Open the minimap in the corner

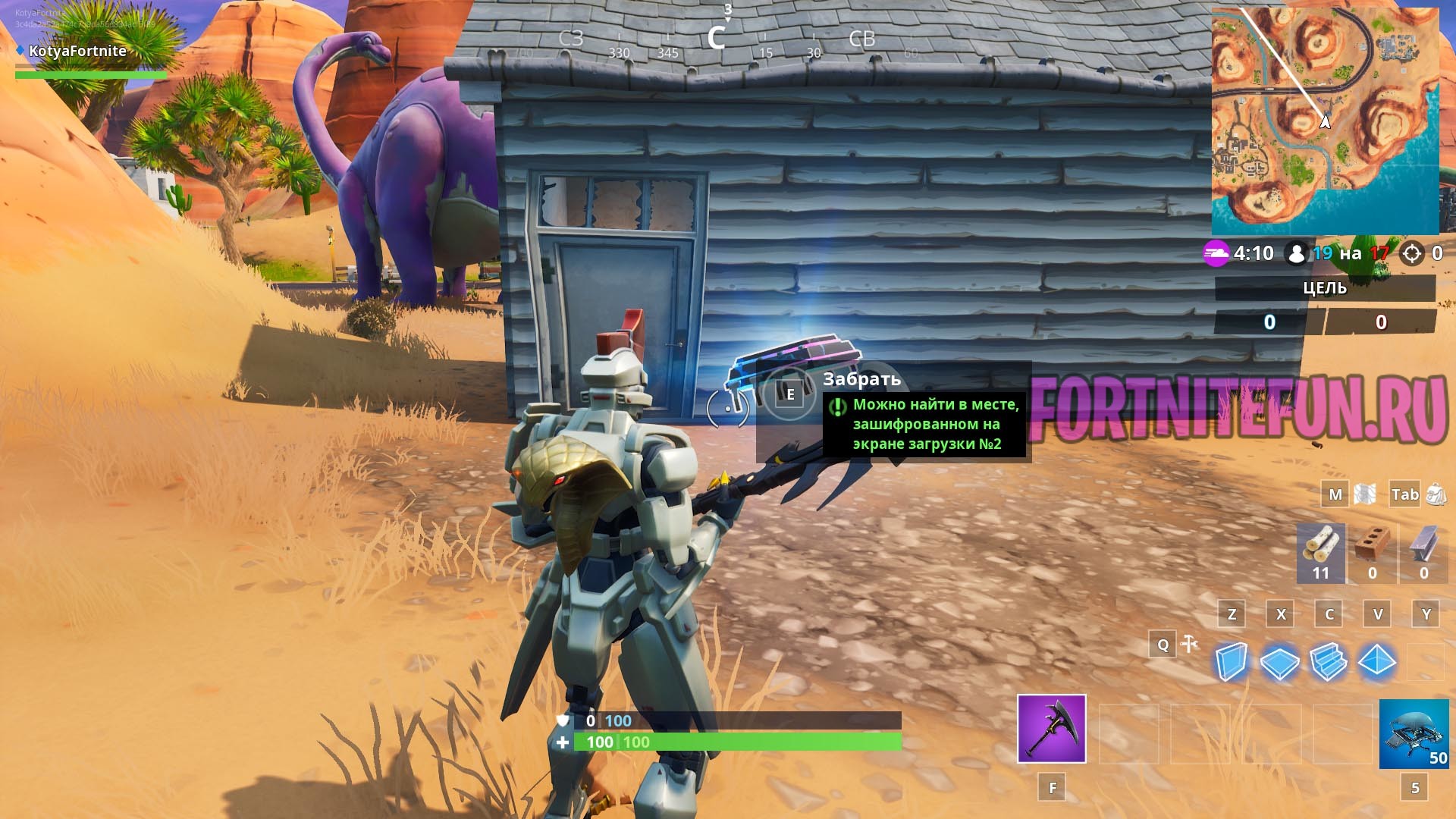(1325, 121)
